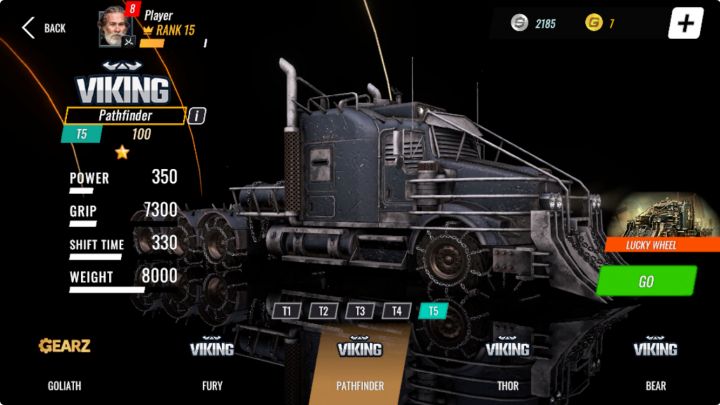Show Pathfinder truck info
720x405 pixels.
(x=197, y=116)
